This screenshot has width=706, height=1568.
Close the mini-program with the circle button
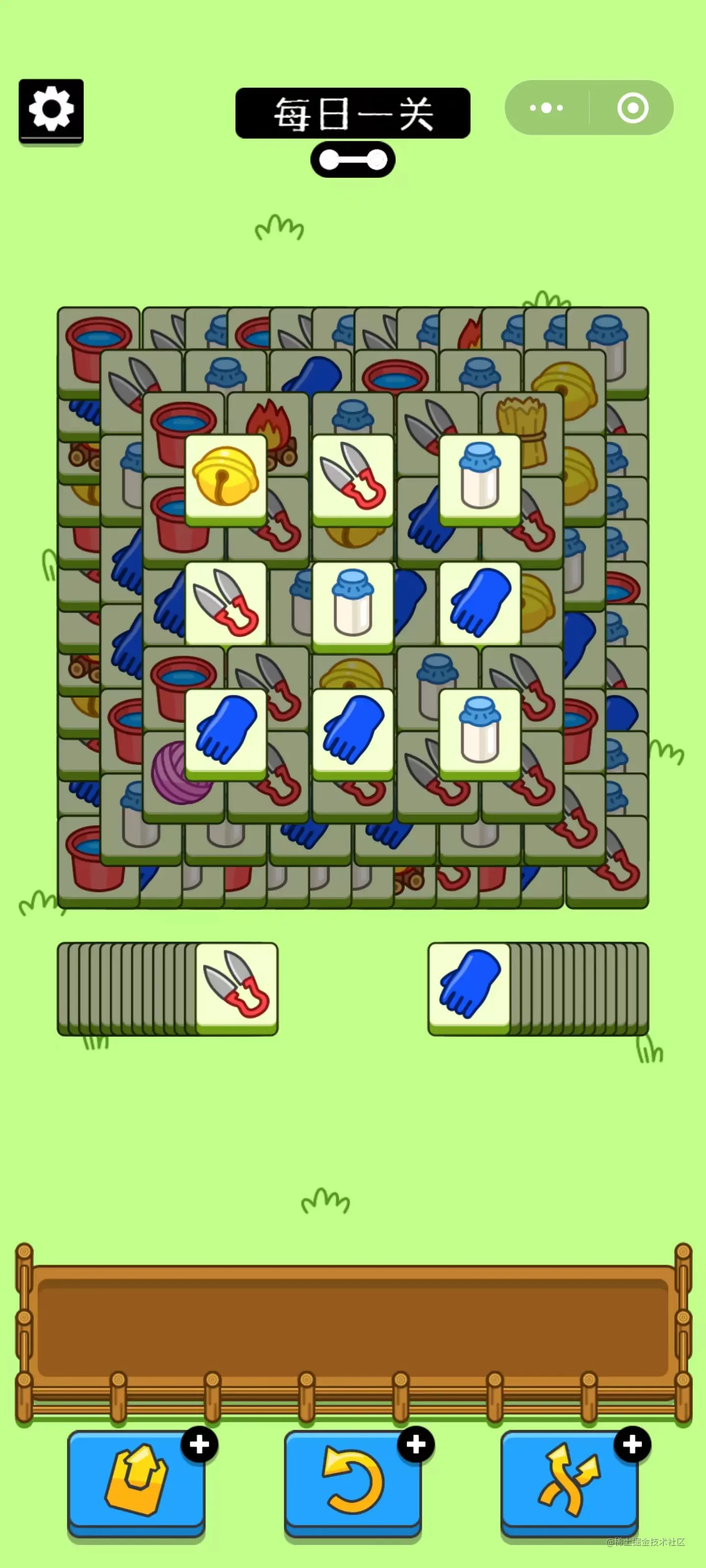[x=632, y=108]
